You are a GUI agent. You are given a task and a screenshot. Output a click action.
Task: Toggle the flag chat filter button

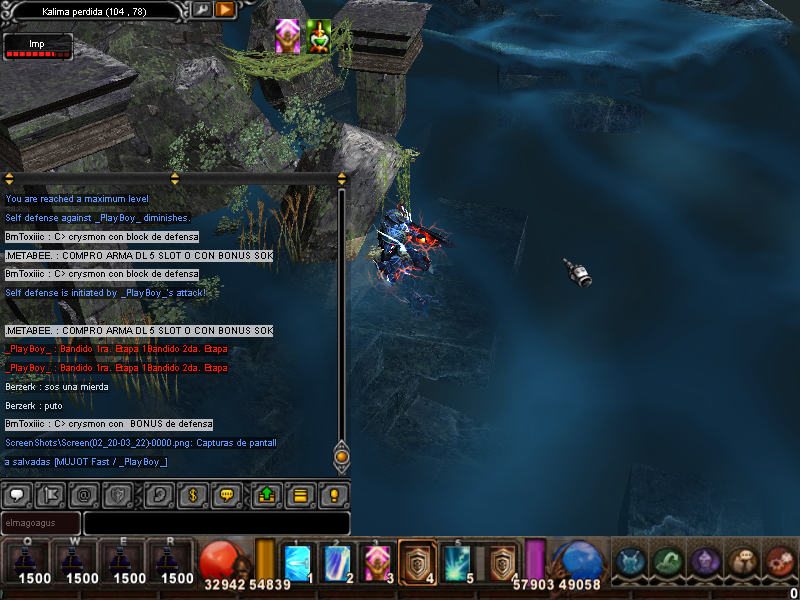coord(50,494)
